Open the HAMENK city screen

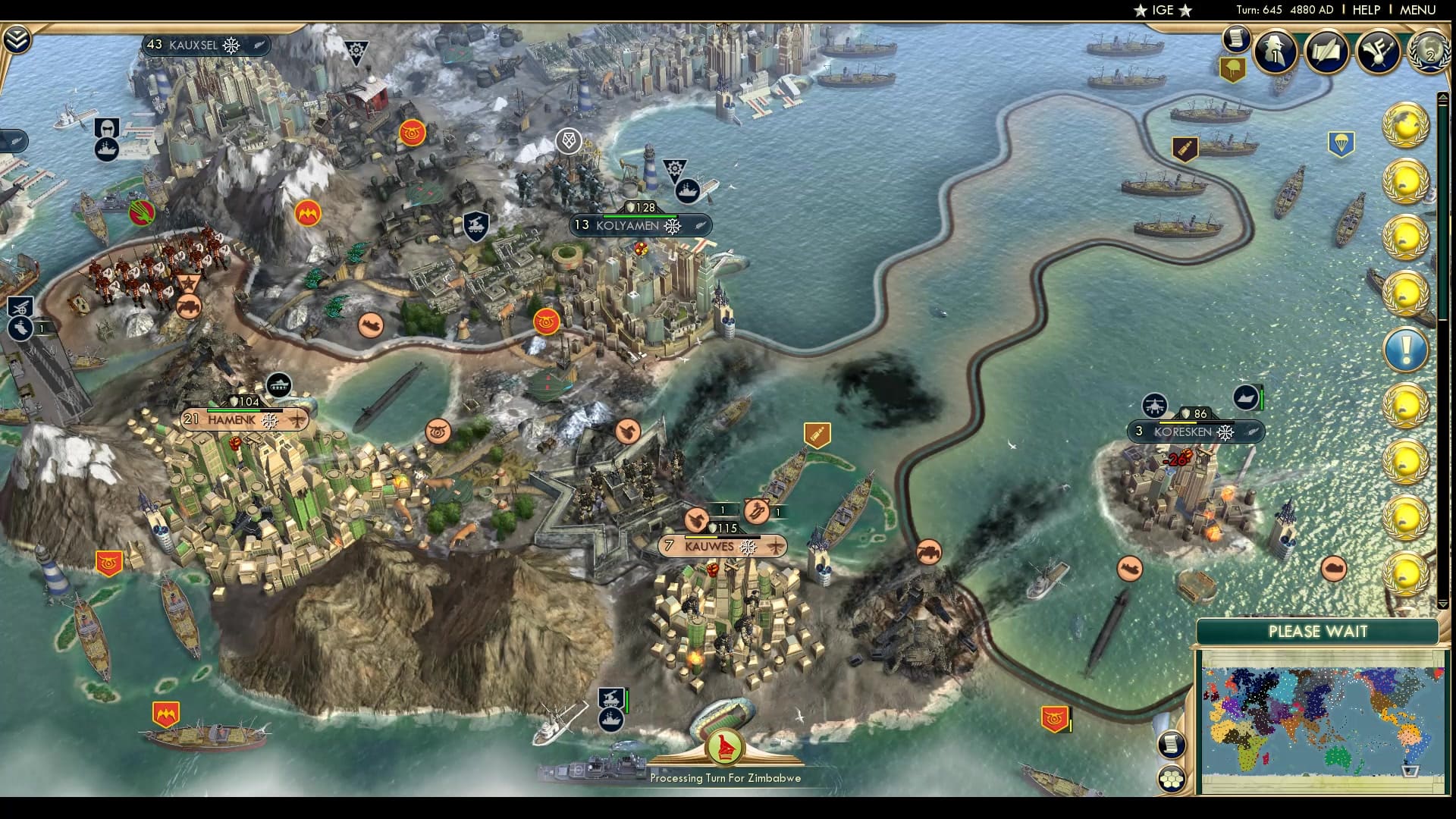coord(243,420)
